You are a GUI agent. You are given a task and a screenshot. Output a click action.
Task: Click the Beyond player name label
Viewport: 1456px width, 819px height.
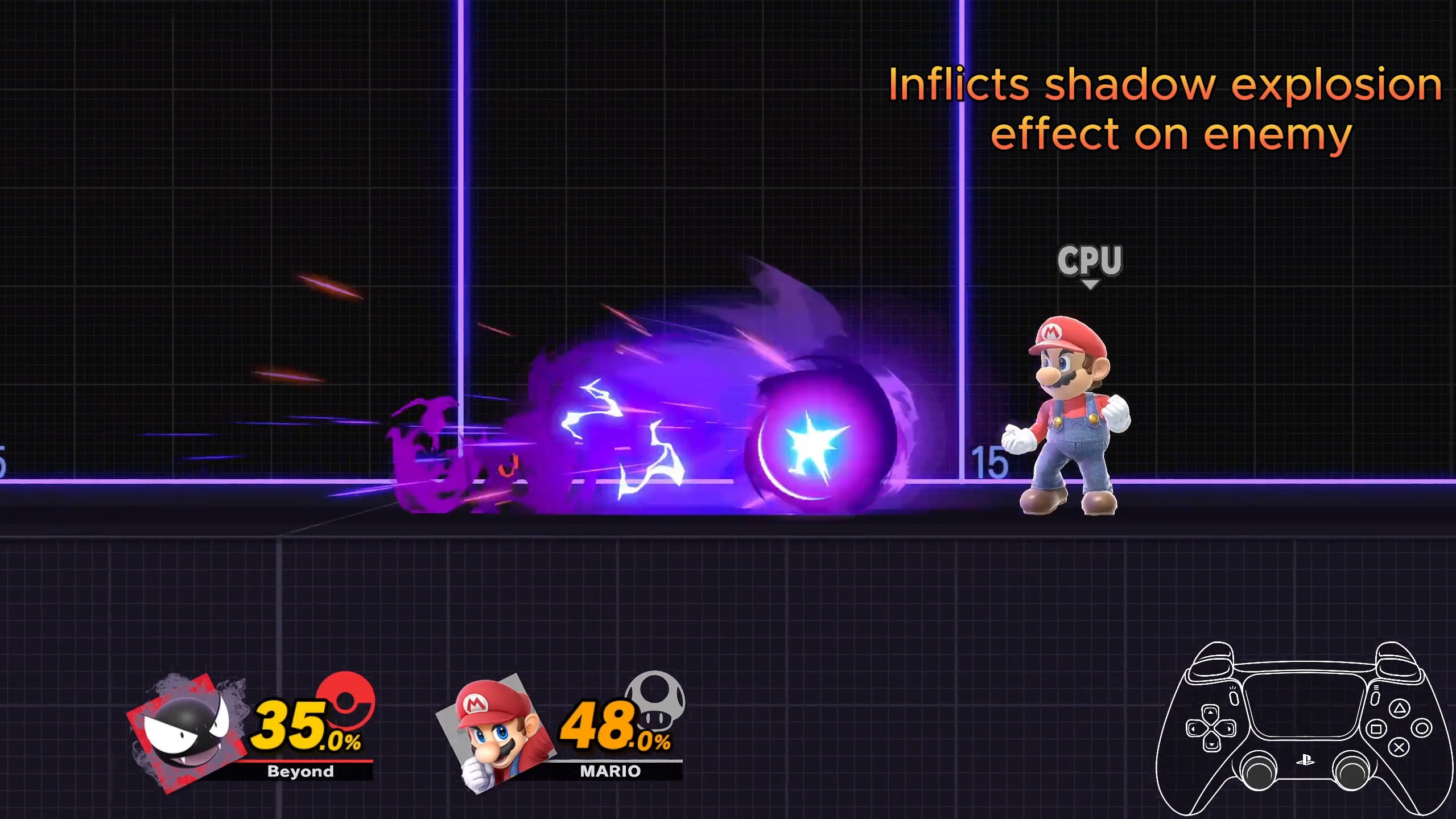pos(300,771)
